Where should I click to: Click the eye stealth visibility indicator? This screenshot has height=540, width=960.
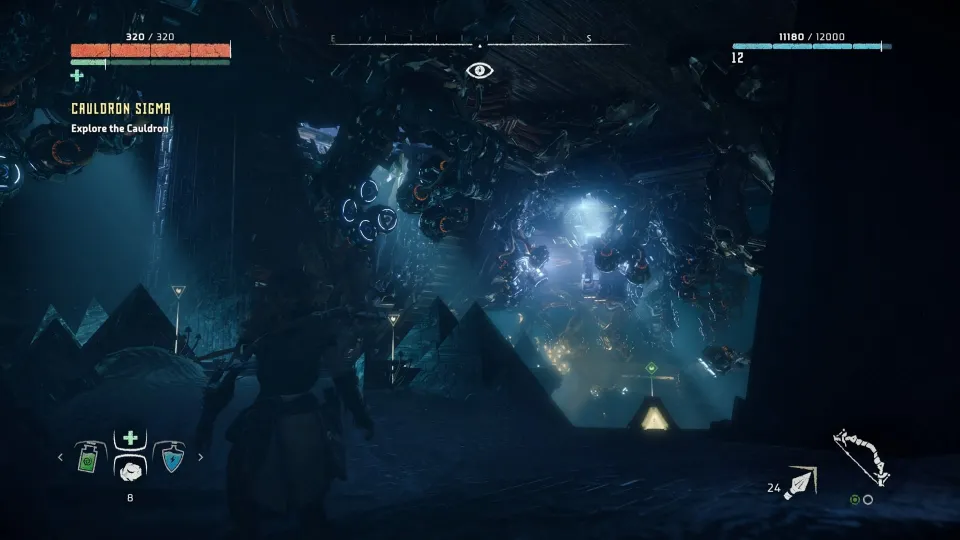480,70
